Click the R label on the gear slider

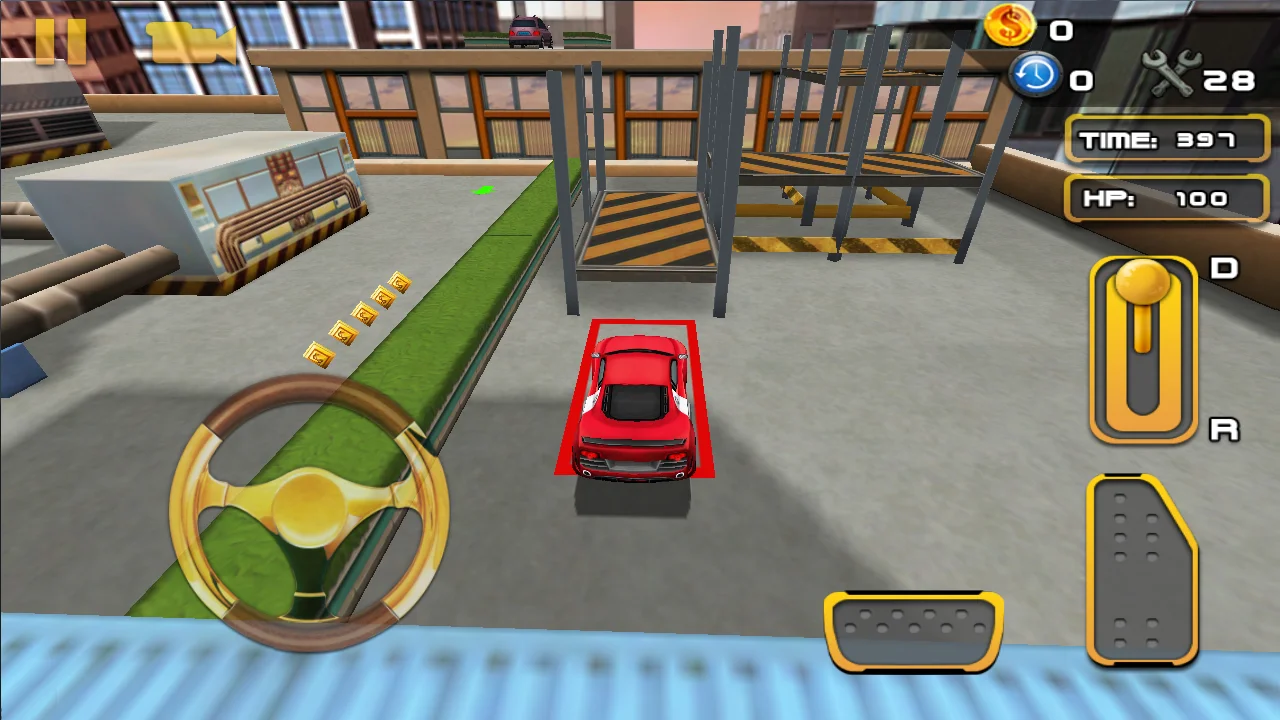[1222, 428]
